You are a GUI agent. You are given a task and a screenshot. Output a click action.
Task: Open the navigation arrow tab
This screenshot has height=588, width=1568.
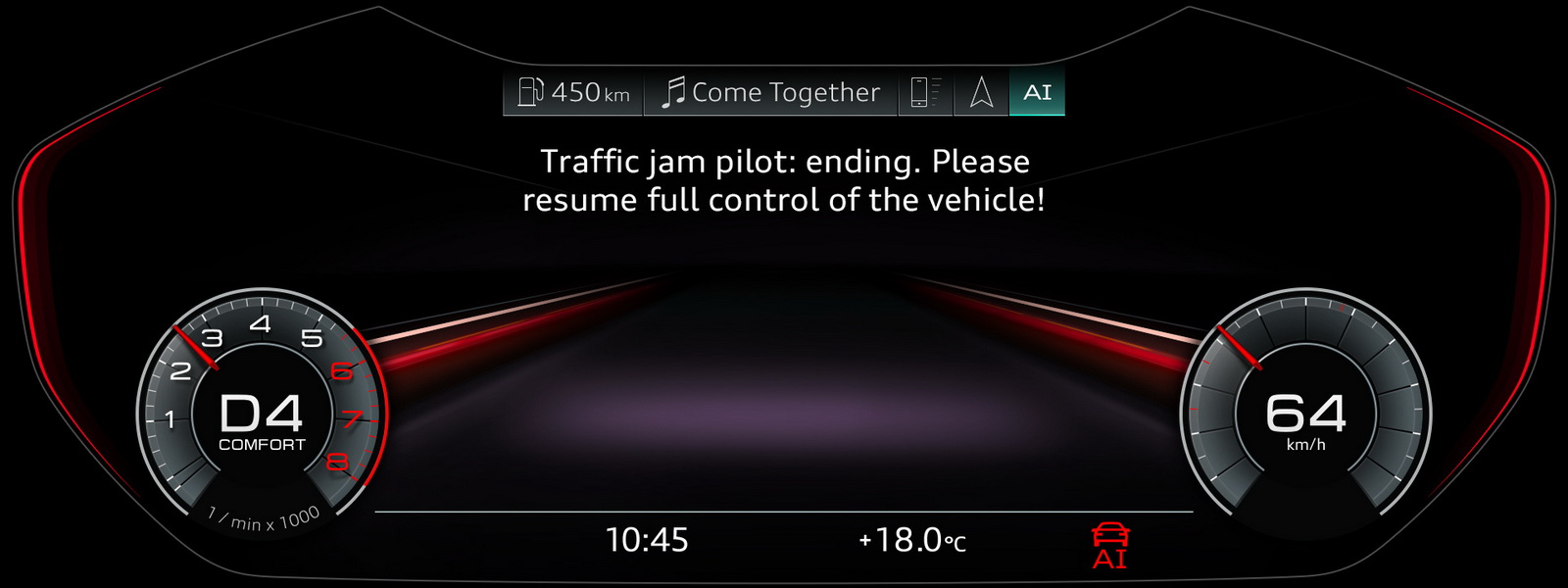pyautogui.click(x=981, y=92)
